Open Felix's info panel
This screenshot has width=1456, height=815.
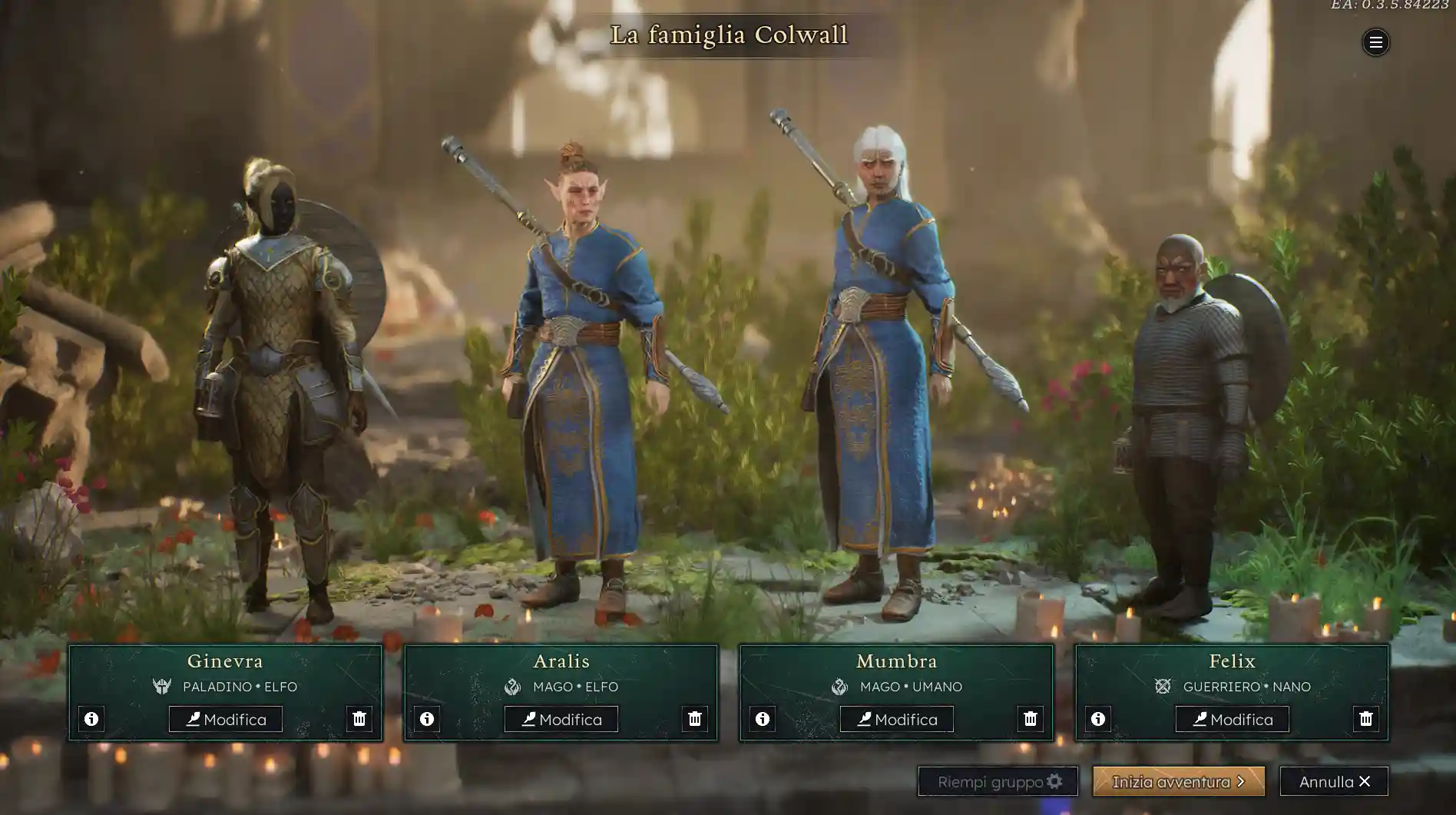1098,719
